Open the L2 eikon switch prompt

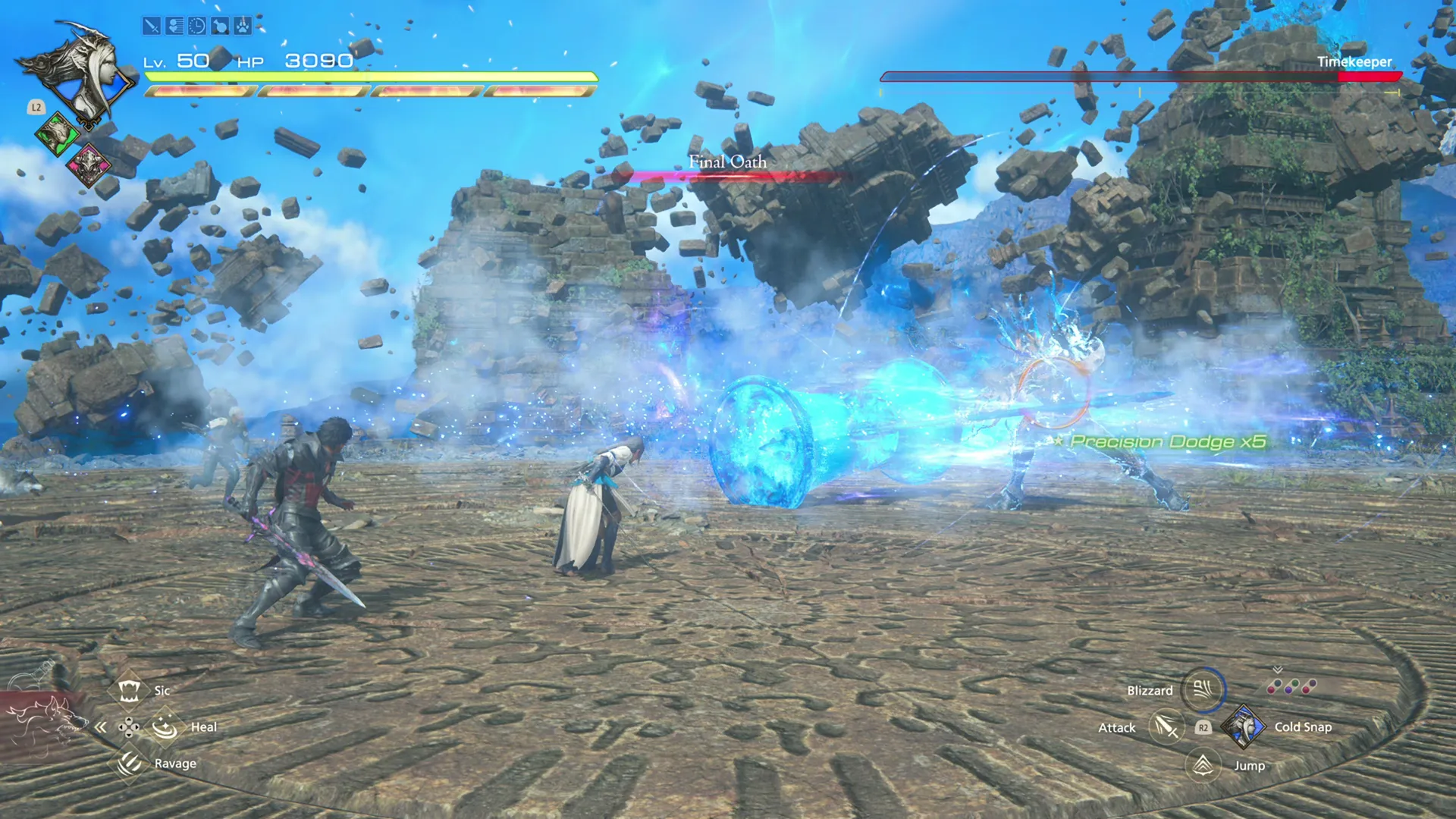(x=36, y=107)
